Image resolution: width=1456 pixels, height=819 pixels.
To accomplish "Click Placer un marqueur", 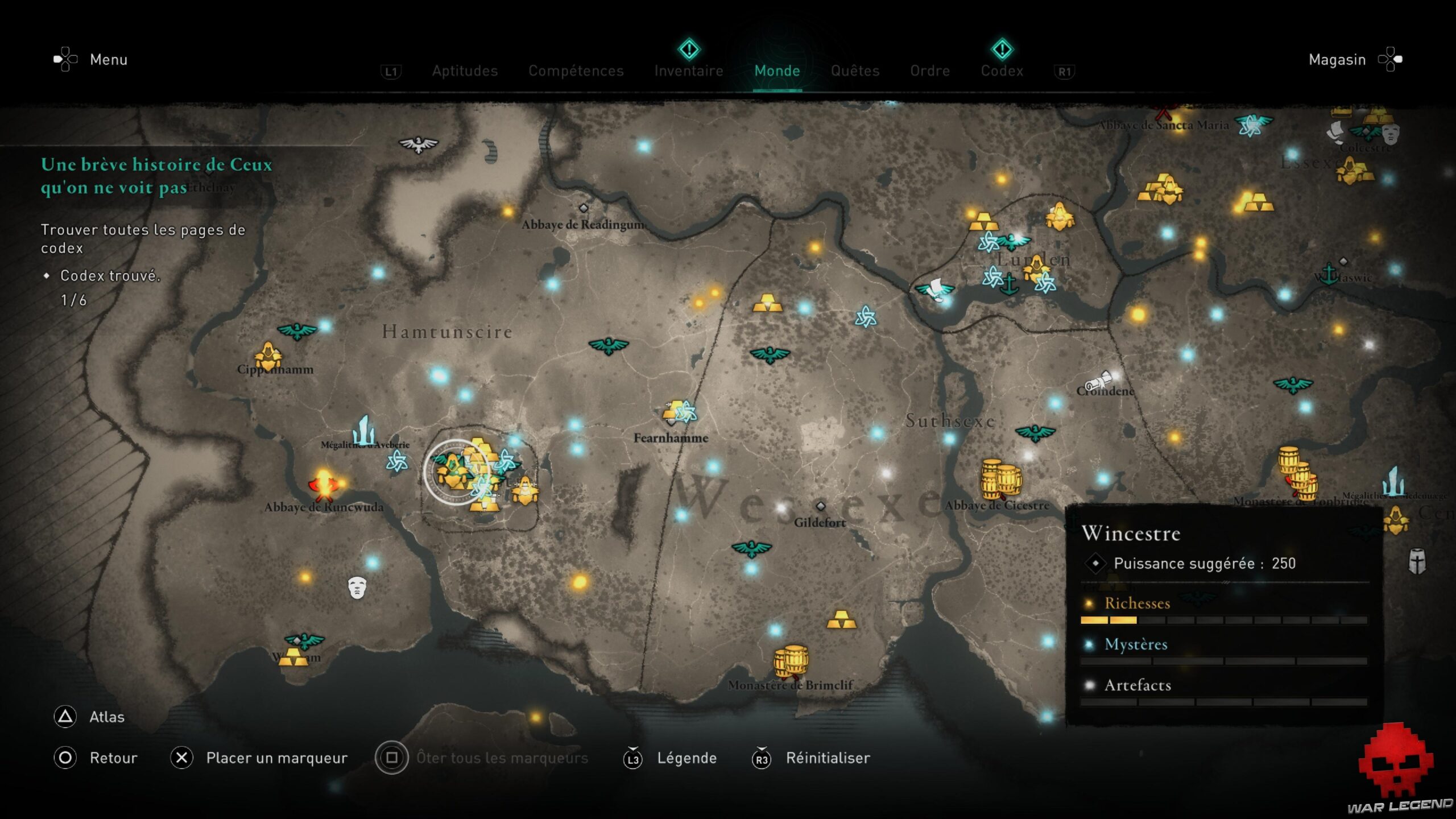I will click(x=277, y=758).
